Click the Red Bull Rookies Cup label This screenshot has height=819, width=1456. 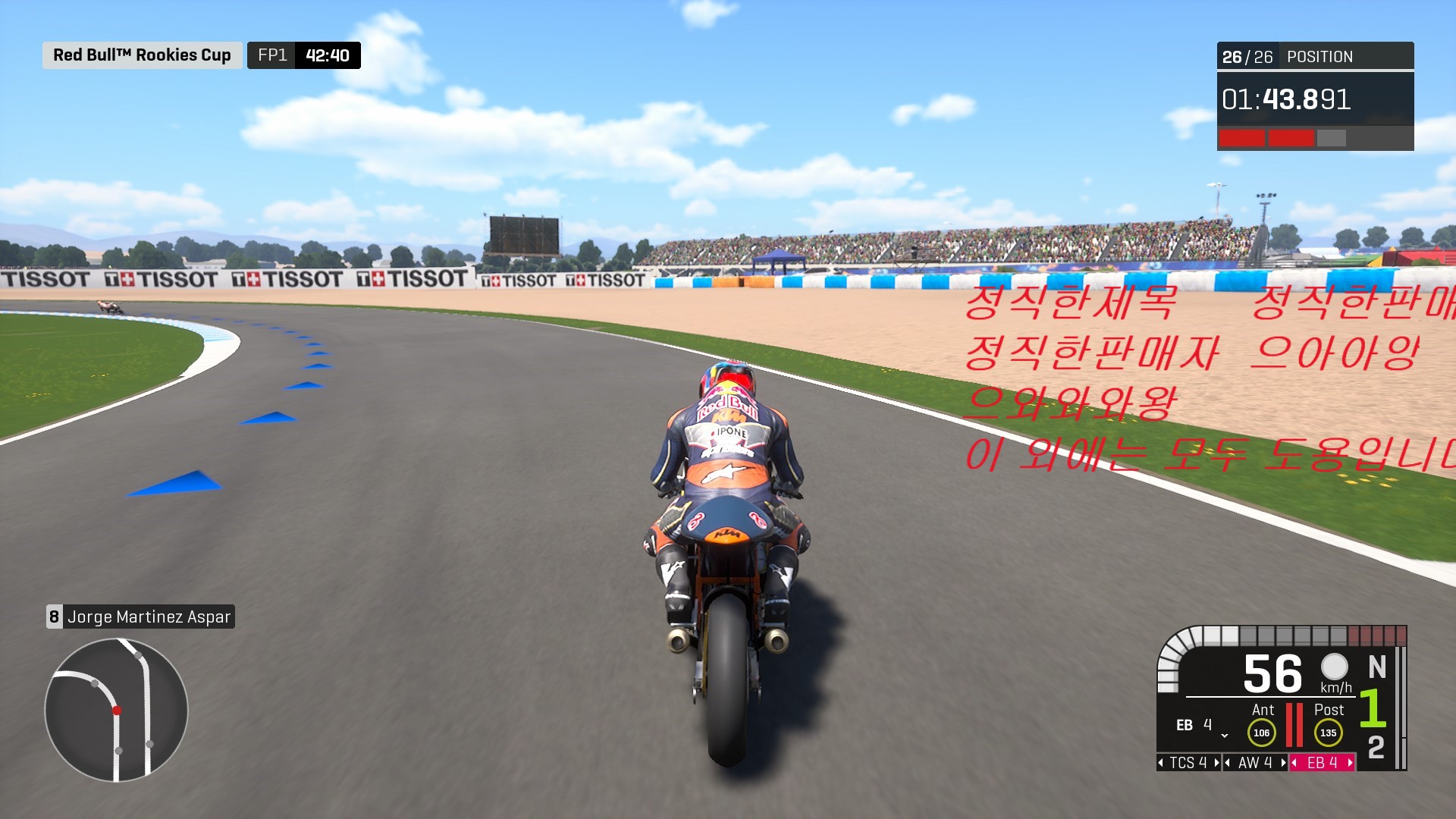click(x=142, y=55)
